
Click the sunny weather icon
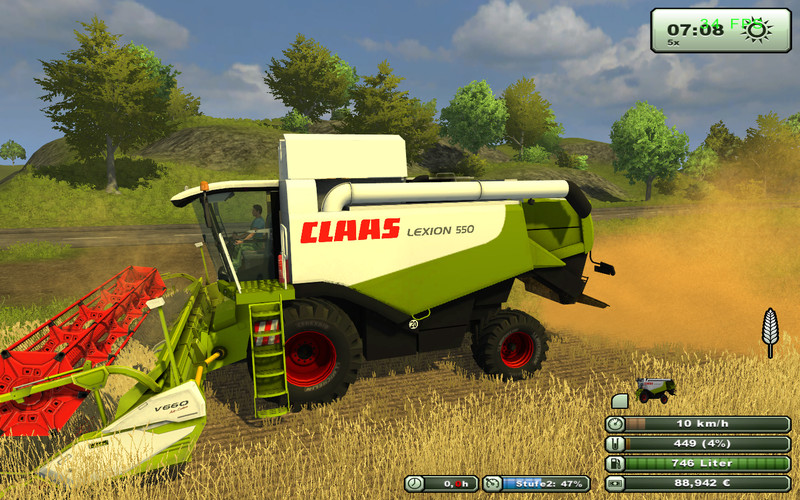pos(757,30)
